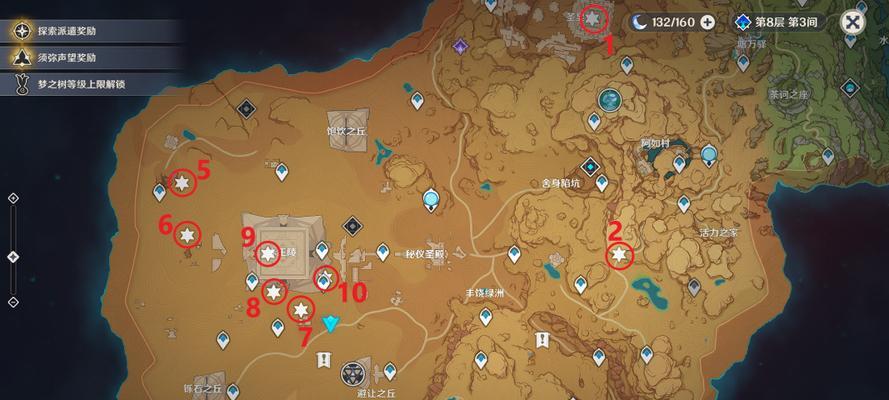Viewport: 889px width, 400px height.
Task: Choose the star marker numbered 5
Action: click(x=181, y=183)
